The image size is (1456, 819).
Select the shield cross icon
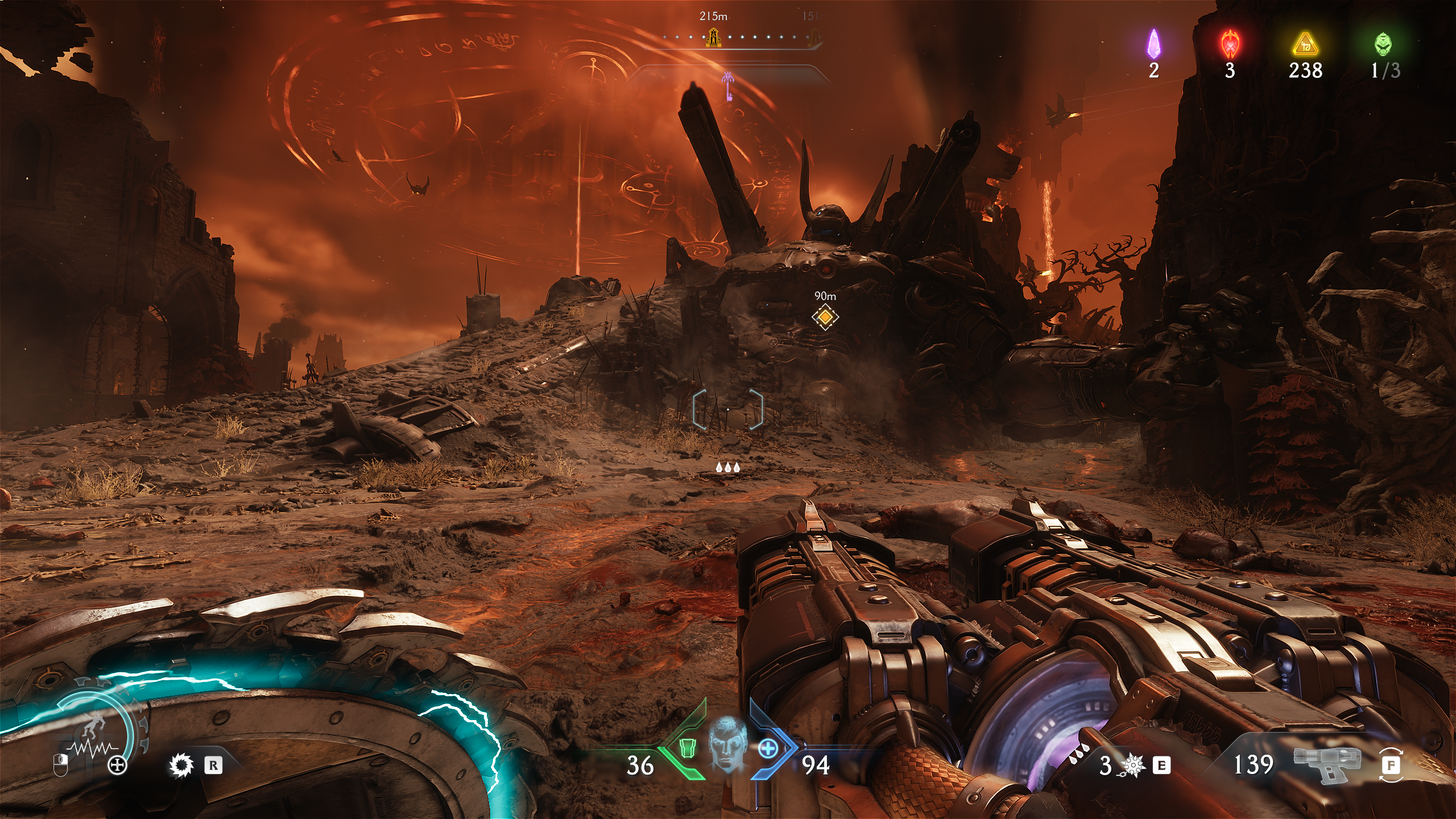click(118, 766)
